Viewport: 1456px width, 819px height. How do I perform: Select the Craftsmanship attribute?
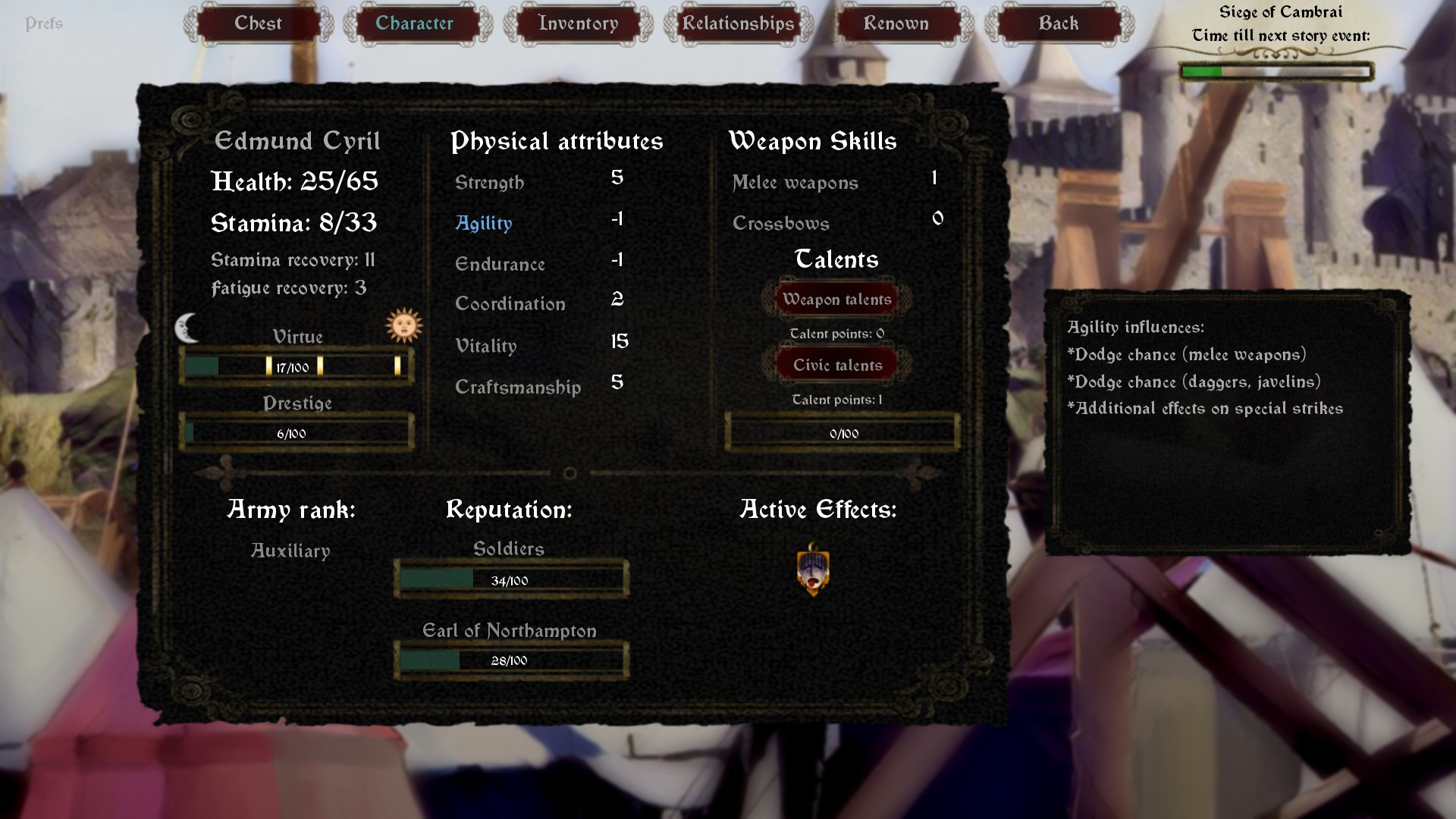(x=517, y=388)
